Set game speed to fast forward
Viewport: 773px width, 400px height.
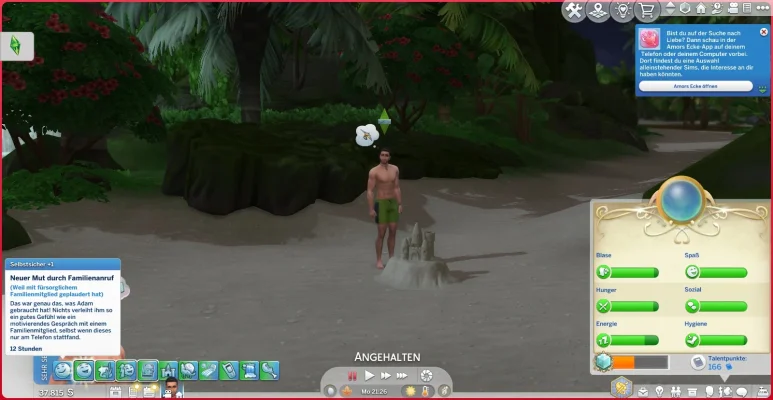386,375
